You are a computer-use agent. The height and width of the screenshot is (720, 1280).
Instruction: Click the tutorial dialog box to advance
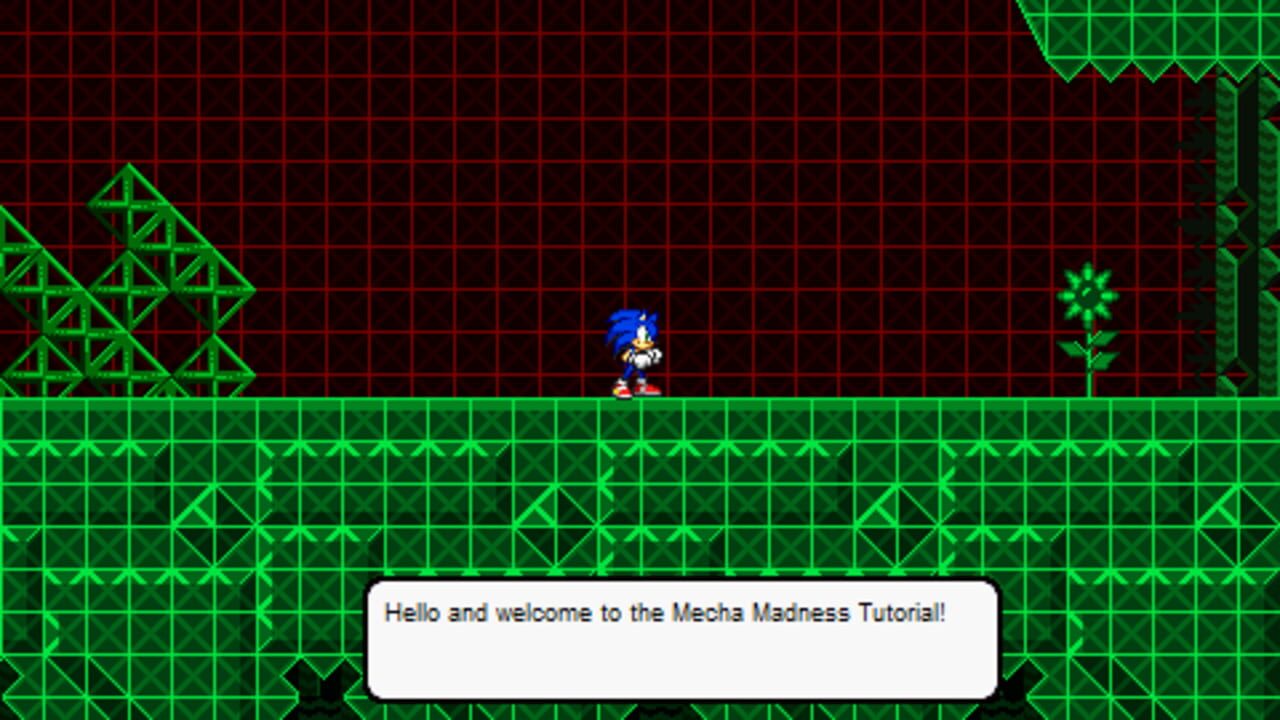(683, 640)
